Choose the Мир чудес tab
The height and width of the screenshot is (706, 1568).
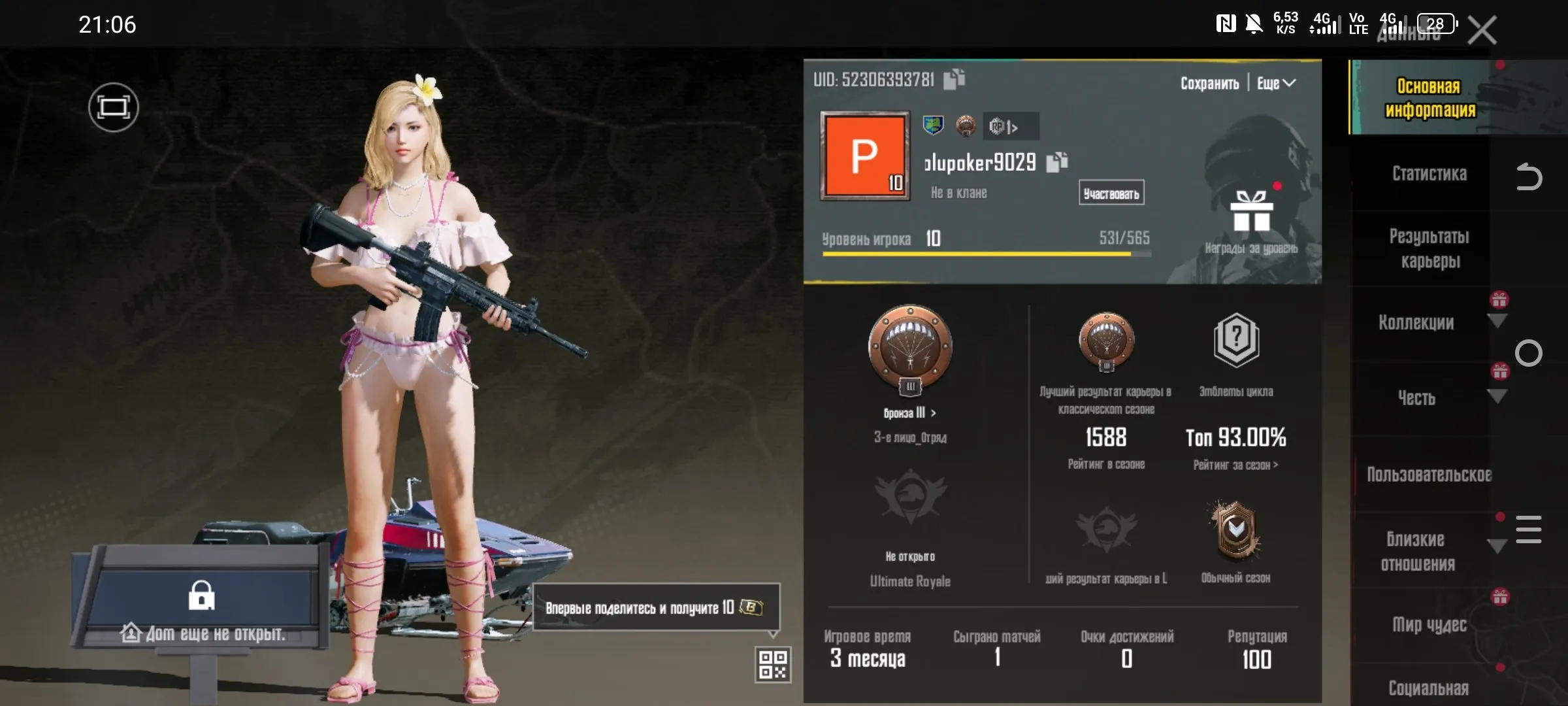(1429, 625)
